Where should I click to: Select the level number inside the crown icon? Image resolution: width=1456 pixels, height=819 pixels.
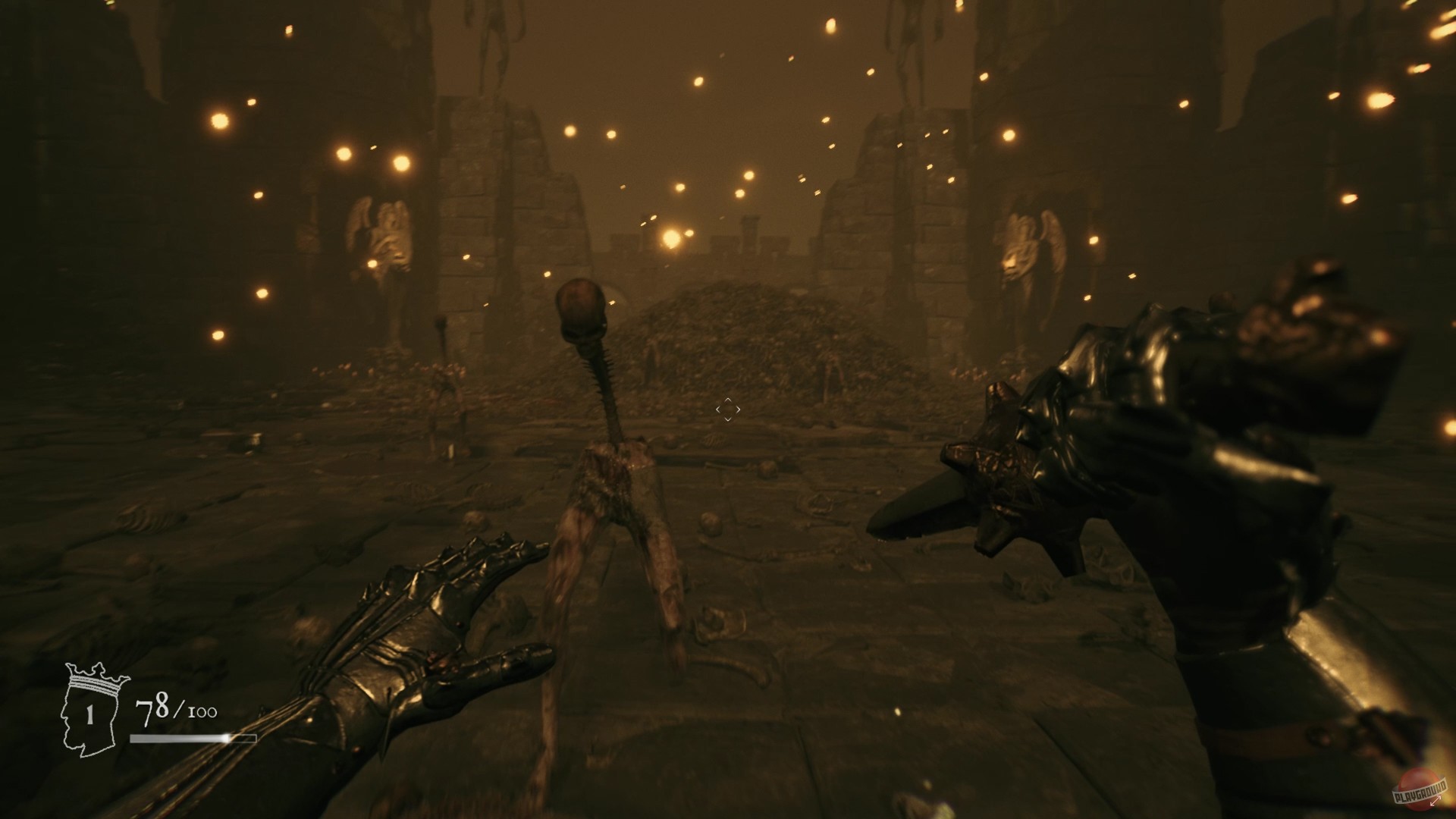click(89, 714)
